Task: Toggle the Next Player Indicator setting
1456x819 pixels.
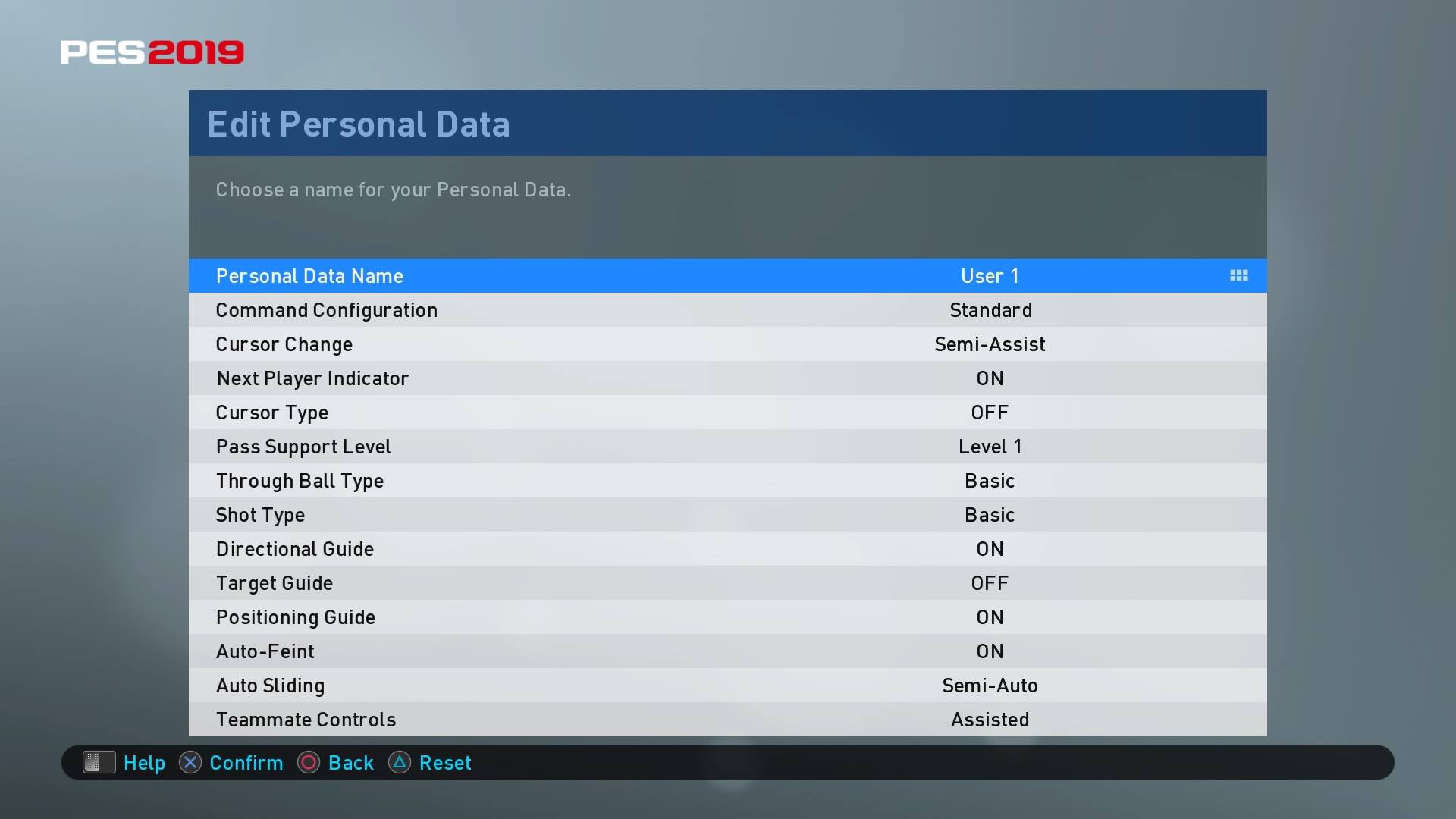Action: (726, 378)
